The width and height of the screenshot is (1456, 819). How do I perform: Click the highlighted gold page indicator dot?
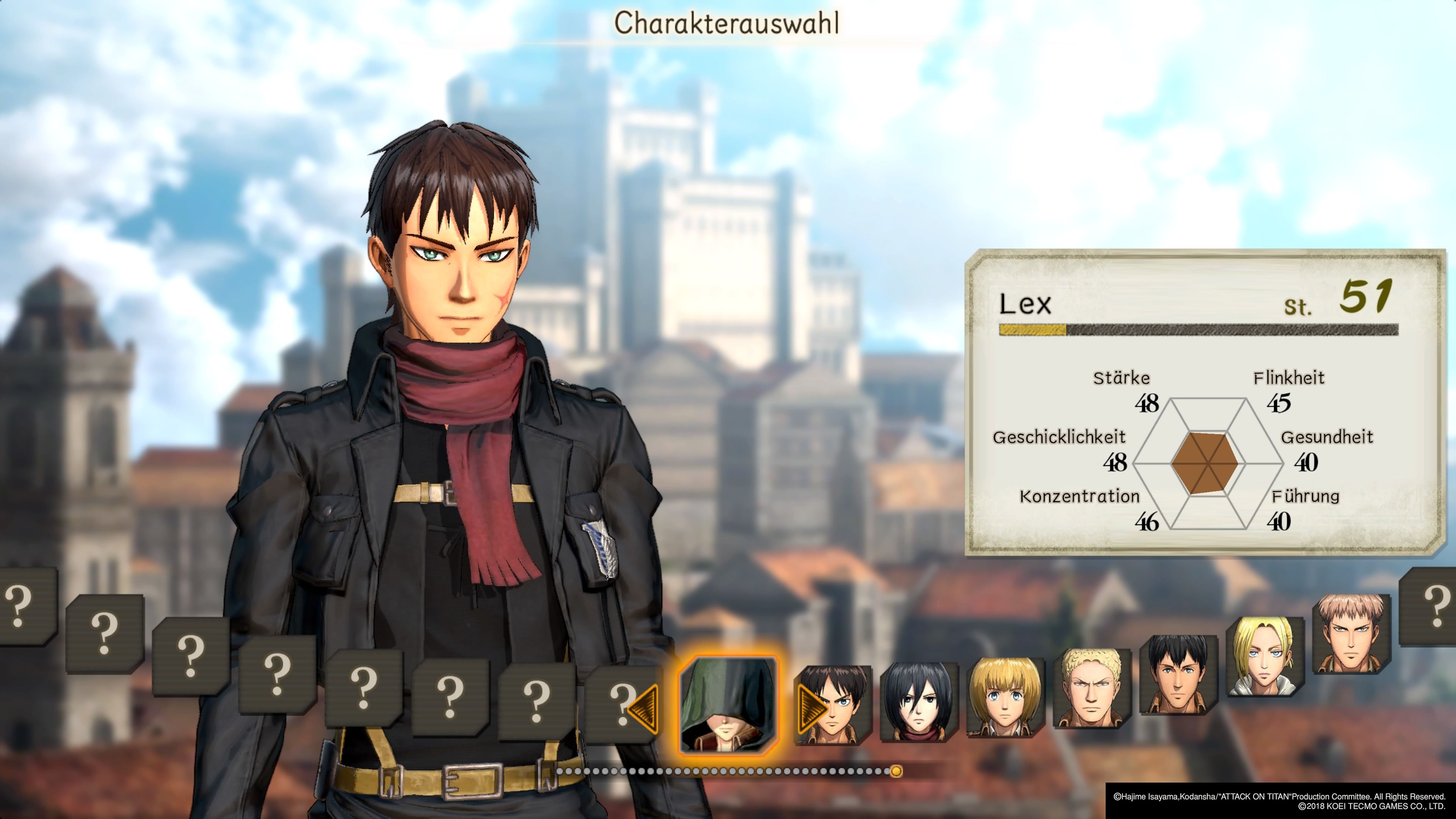pyautogui.click(x=896, y=771)
